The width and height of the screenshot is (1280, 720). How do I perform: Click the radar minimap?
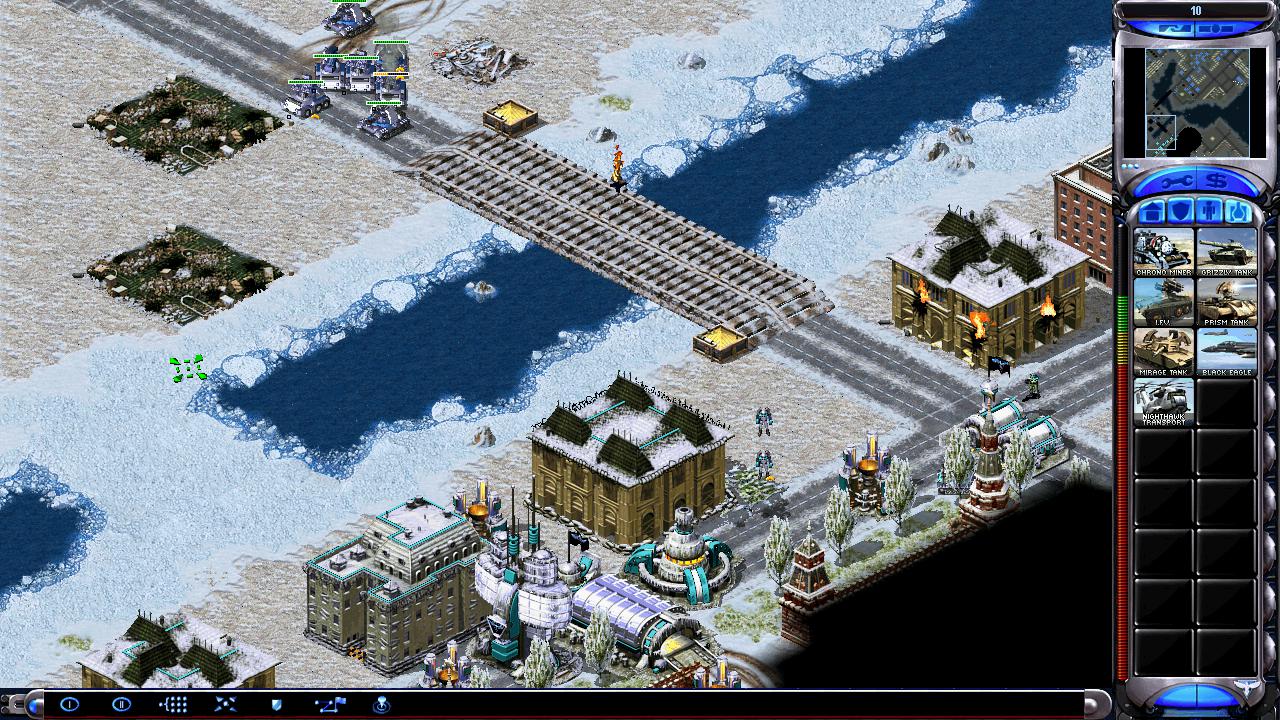tap(1197, 102)
